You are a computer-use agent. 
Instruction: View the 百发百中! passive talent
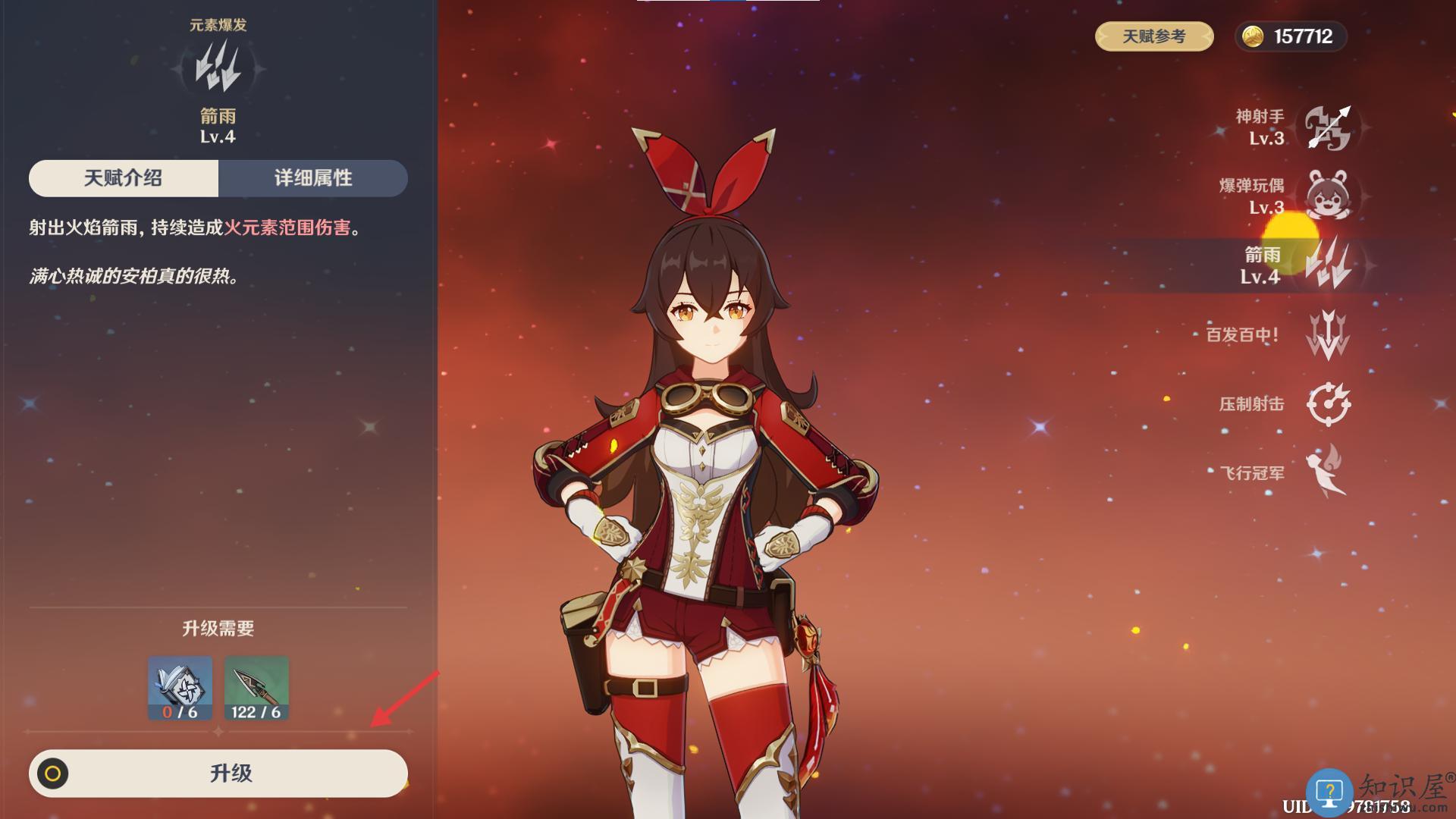(1327, 334)
